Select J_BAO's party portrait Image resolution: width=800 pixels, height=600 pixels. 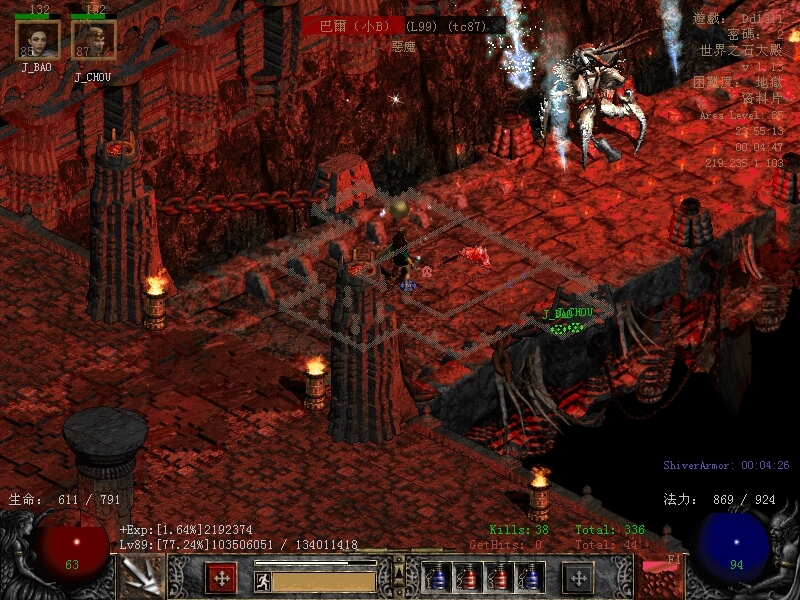37,40
